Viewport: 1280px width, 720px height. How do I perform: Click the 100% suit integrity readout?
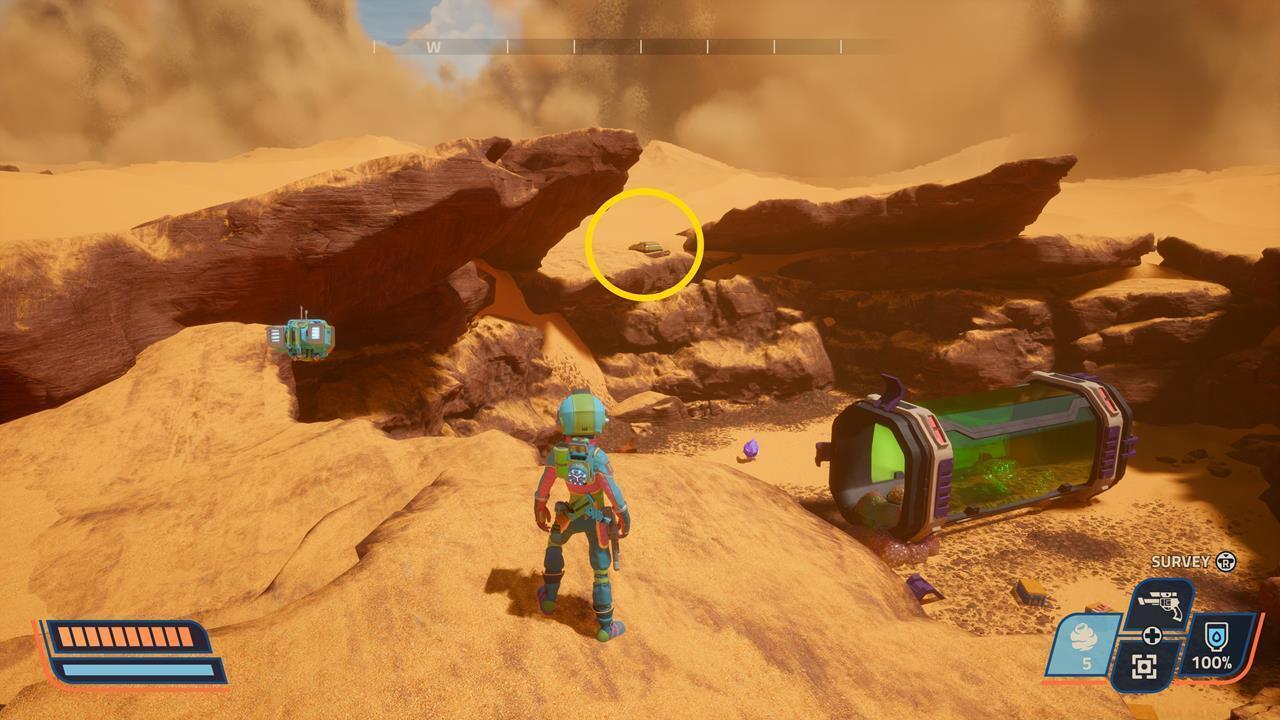[1213, 661]
